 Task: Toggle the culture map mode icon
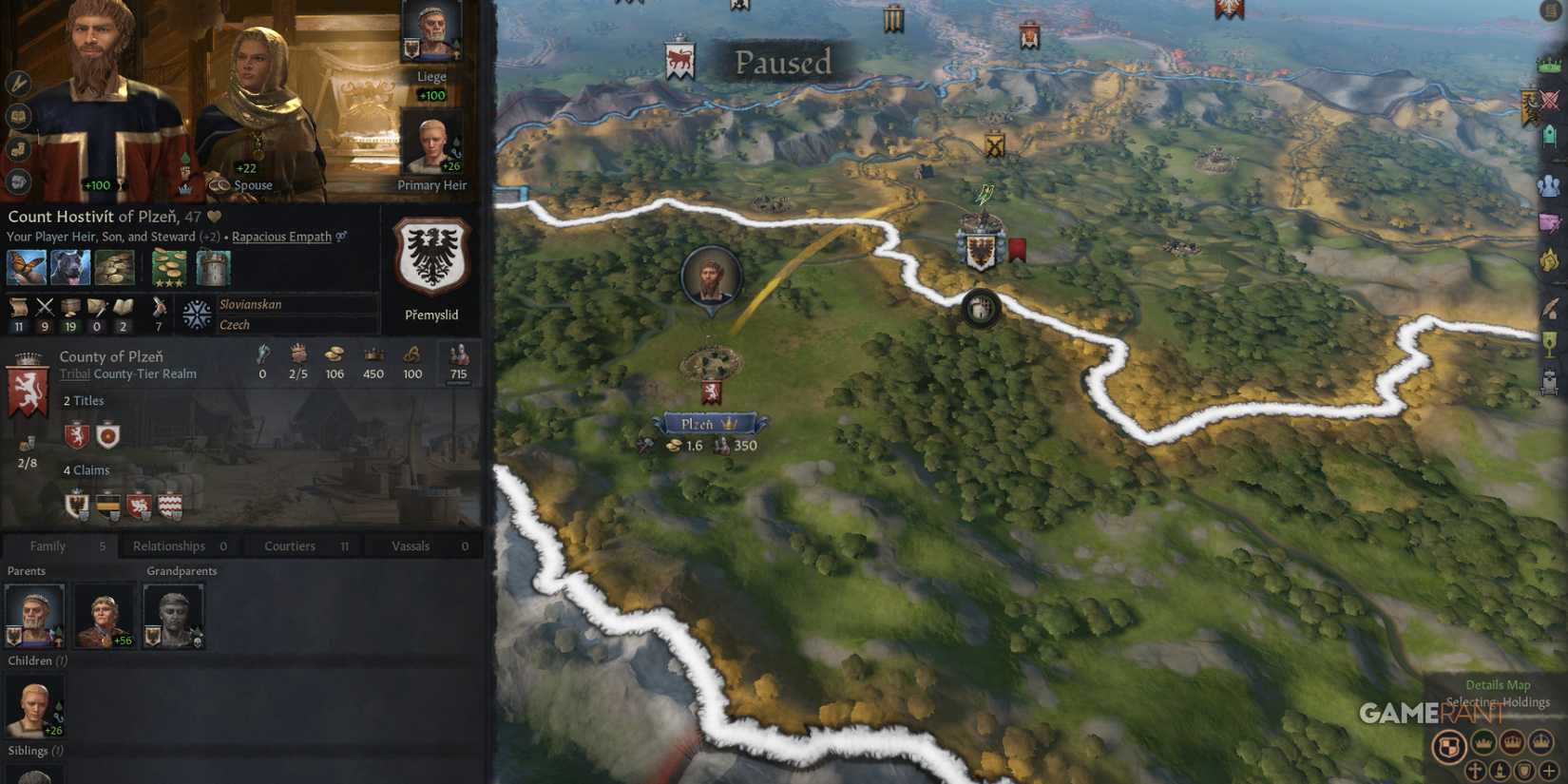(x=1499, y=771)
